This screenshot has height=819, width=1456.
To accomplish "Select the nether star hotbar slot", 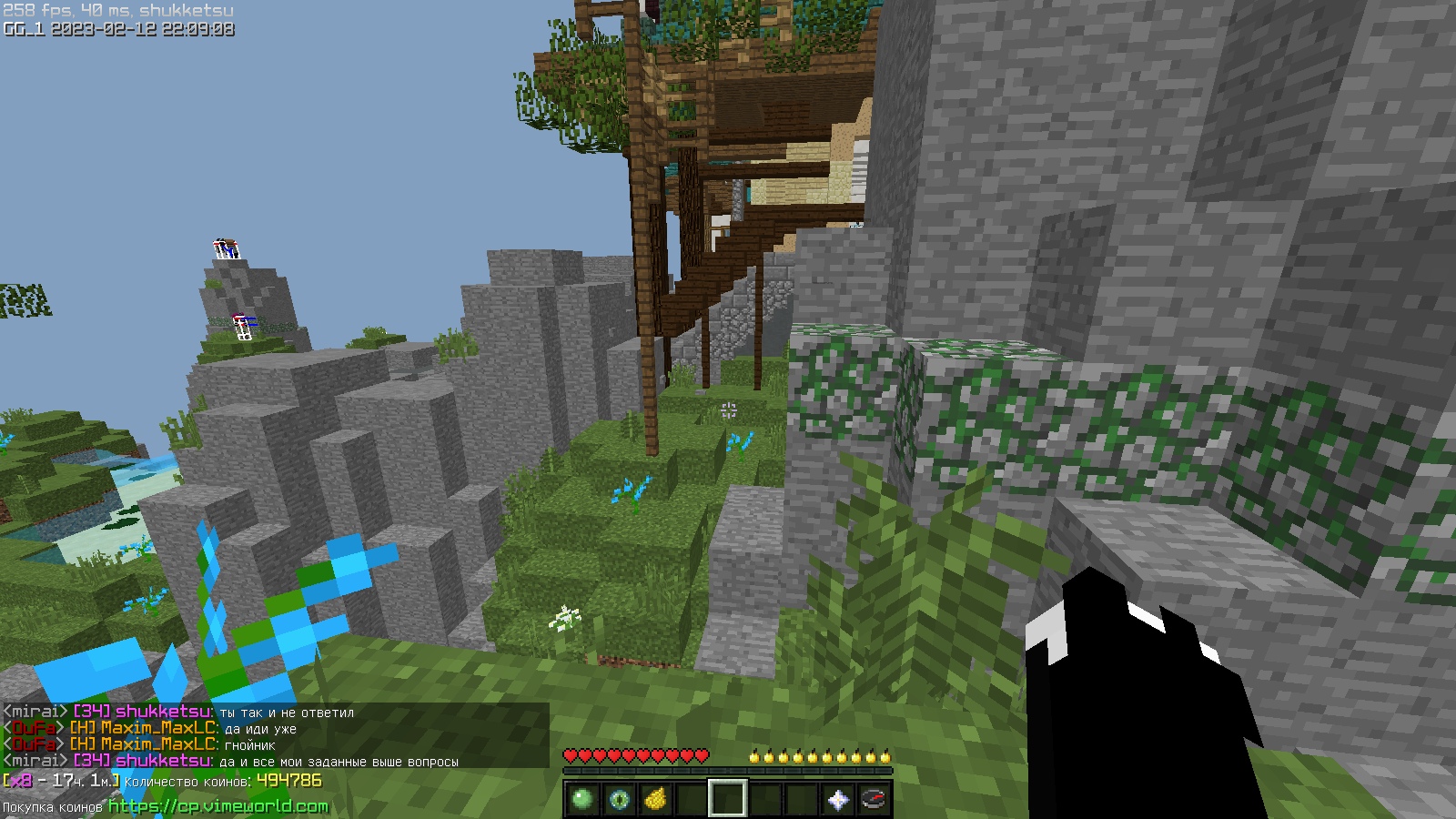I will 837,800.
